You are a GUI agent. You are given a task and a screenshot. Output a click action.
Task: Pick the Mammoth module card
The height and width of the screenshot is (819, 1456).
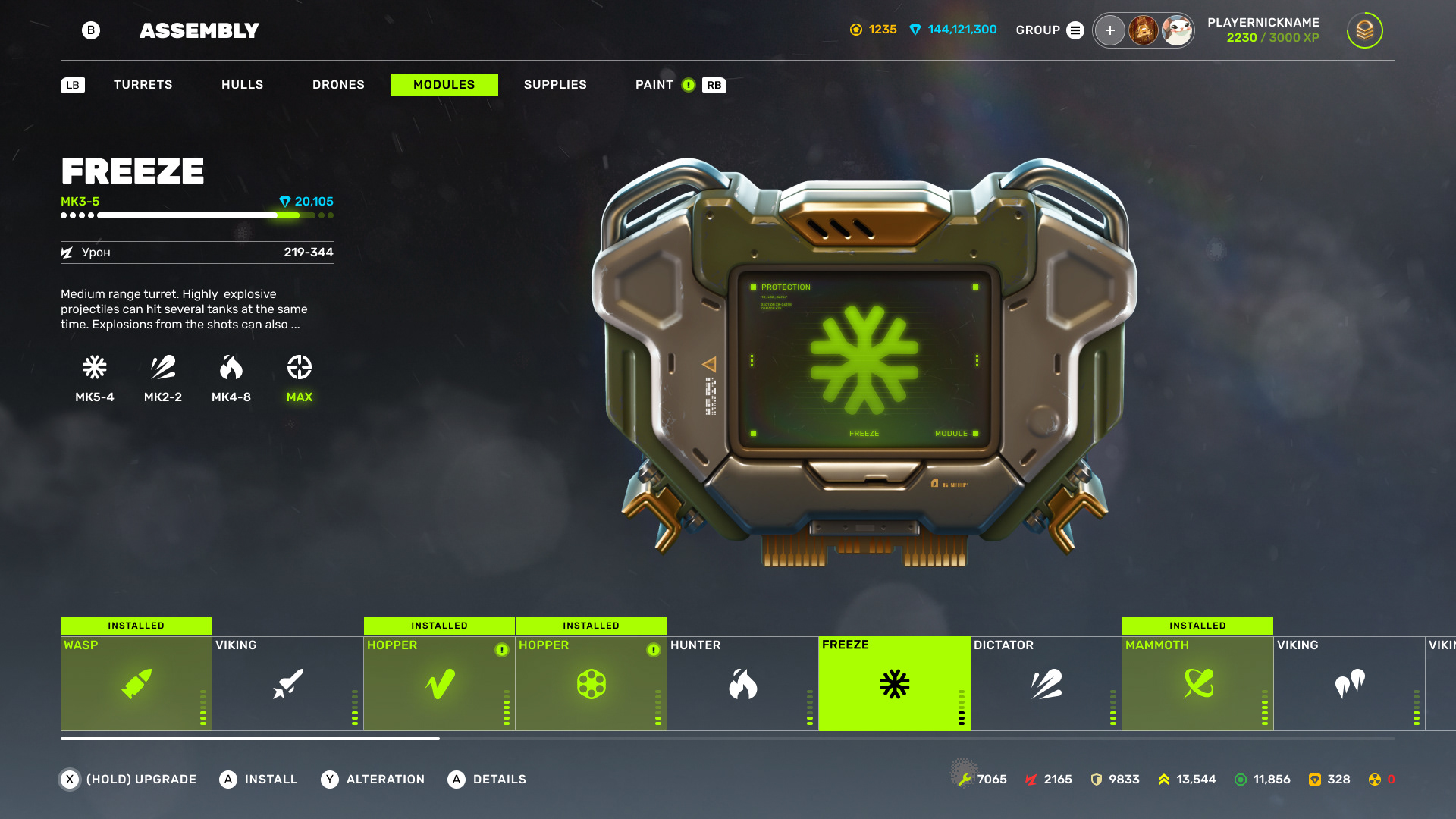tap(1197, 683)
